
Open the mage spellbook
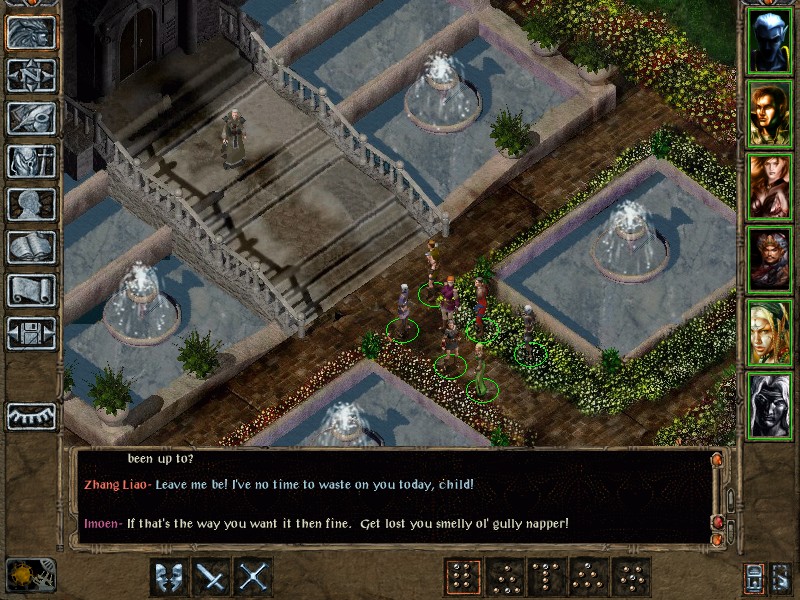31,247
